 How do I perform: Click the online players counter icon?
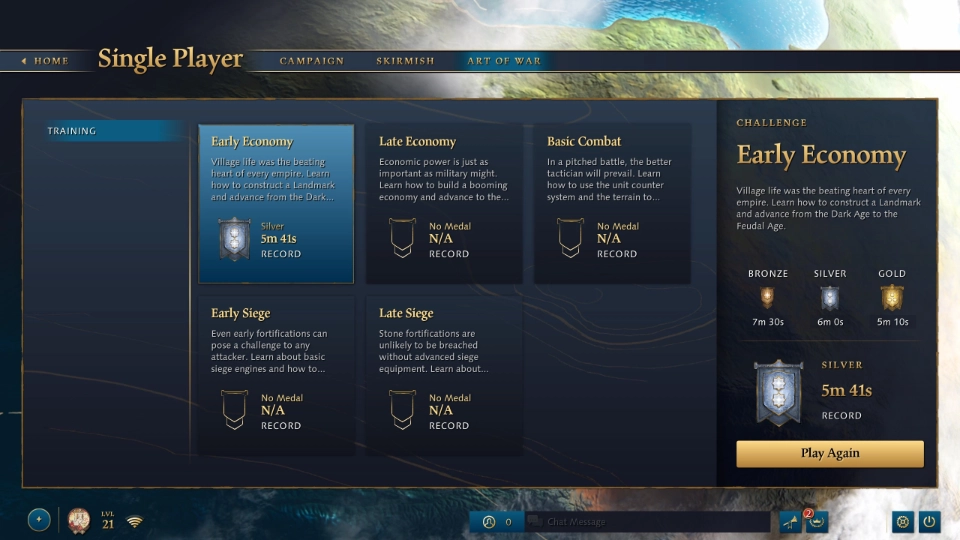[x=489, y=521]
